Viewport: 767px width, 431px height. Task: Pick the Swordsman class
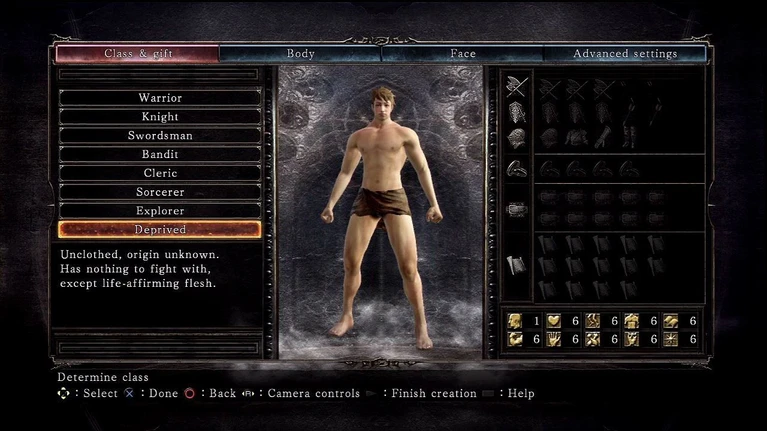pos(160,136)
